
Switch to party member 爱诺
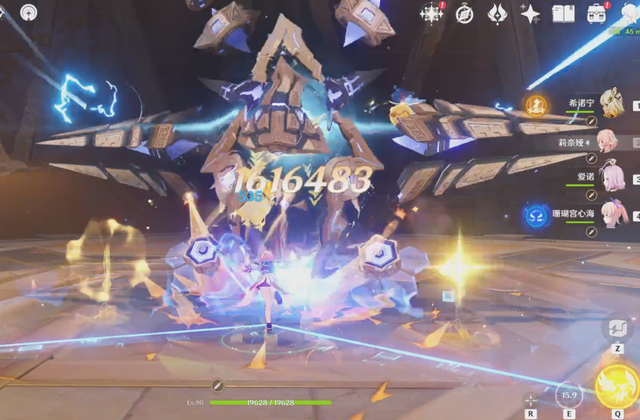pos(610,175)
